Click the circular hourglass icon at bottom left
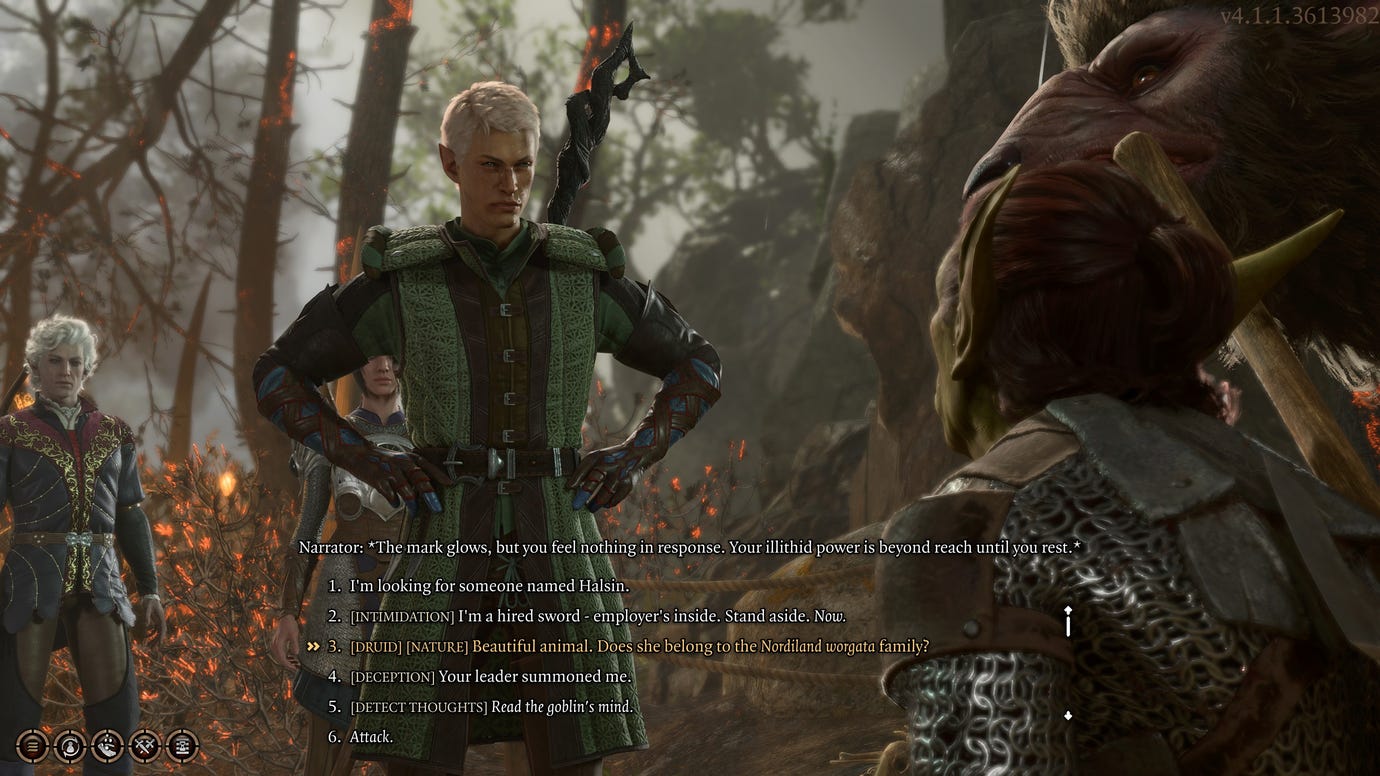 tap(68, 746)
